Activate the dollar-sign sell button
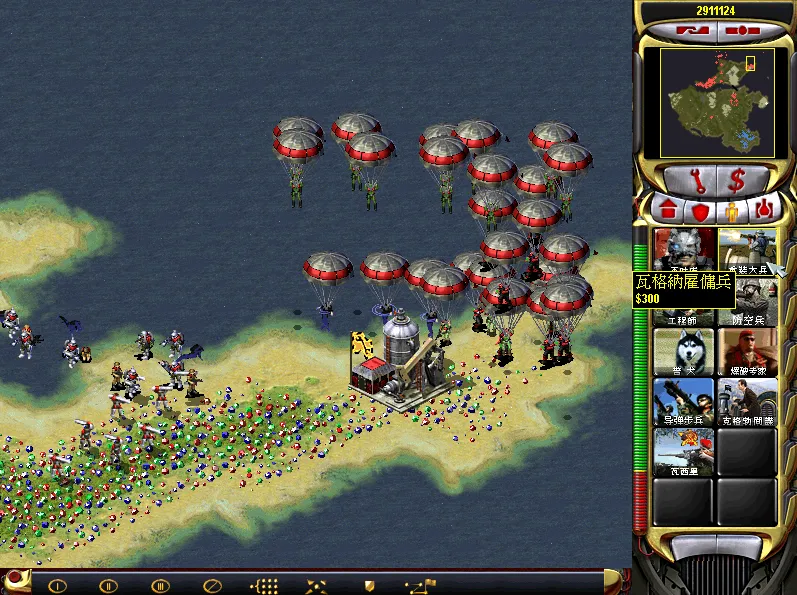 click(736, 181)
